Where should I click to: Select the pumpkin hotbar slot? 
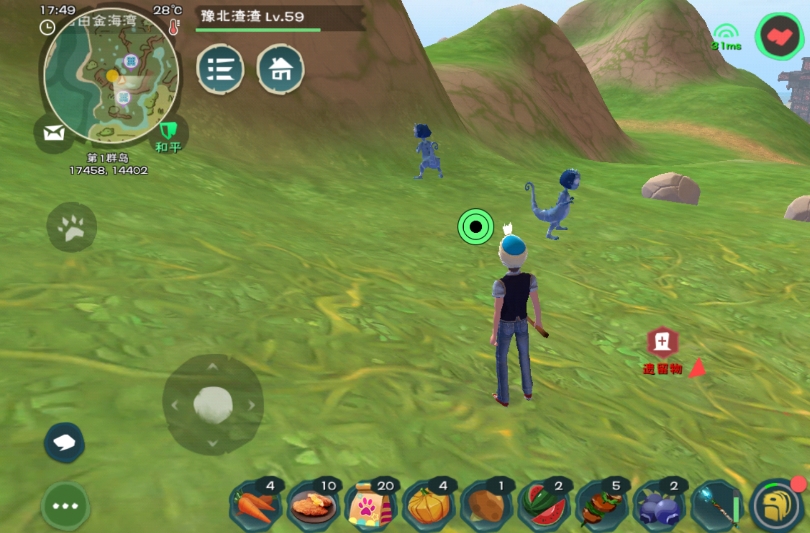[429, 505]
